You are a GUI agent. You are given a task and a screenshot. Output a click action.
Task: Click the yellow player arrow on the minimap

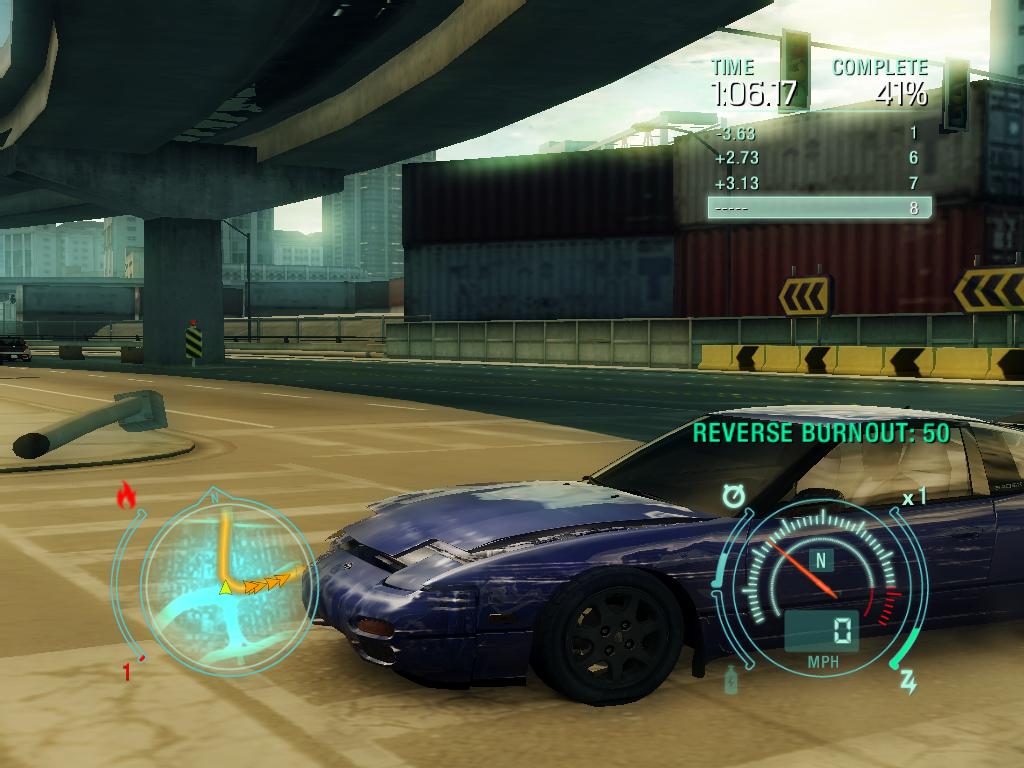pos(226,588)
